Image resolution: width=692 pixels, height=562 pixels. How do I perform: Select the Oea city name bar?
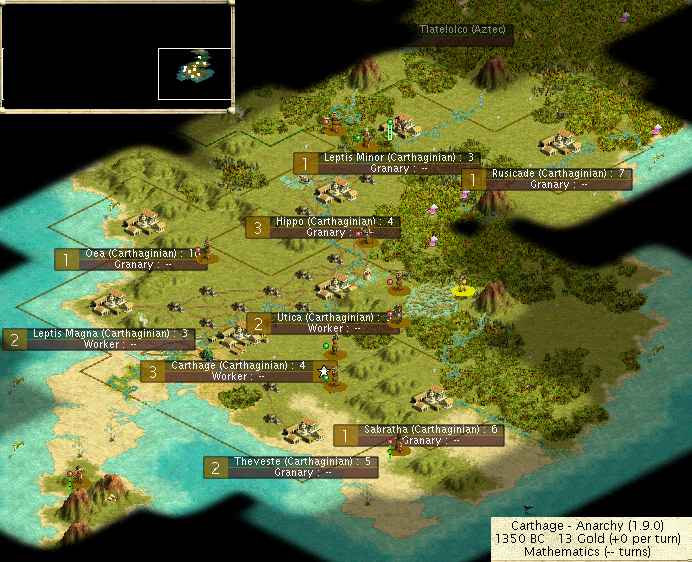coord(131,254)
